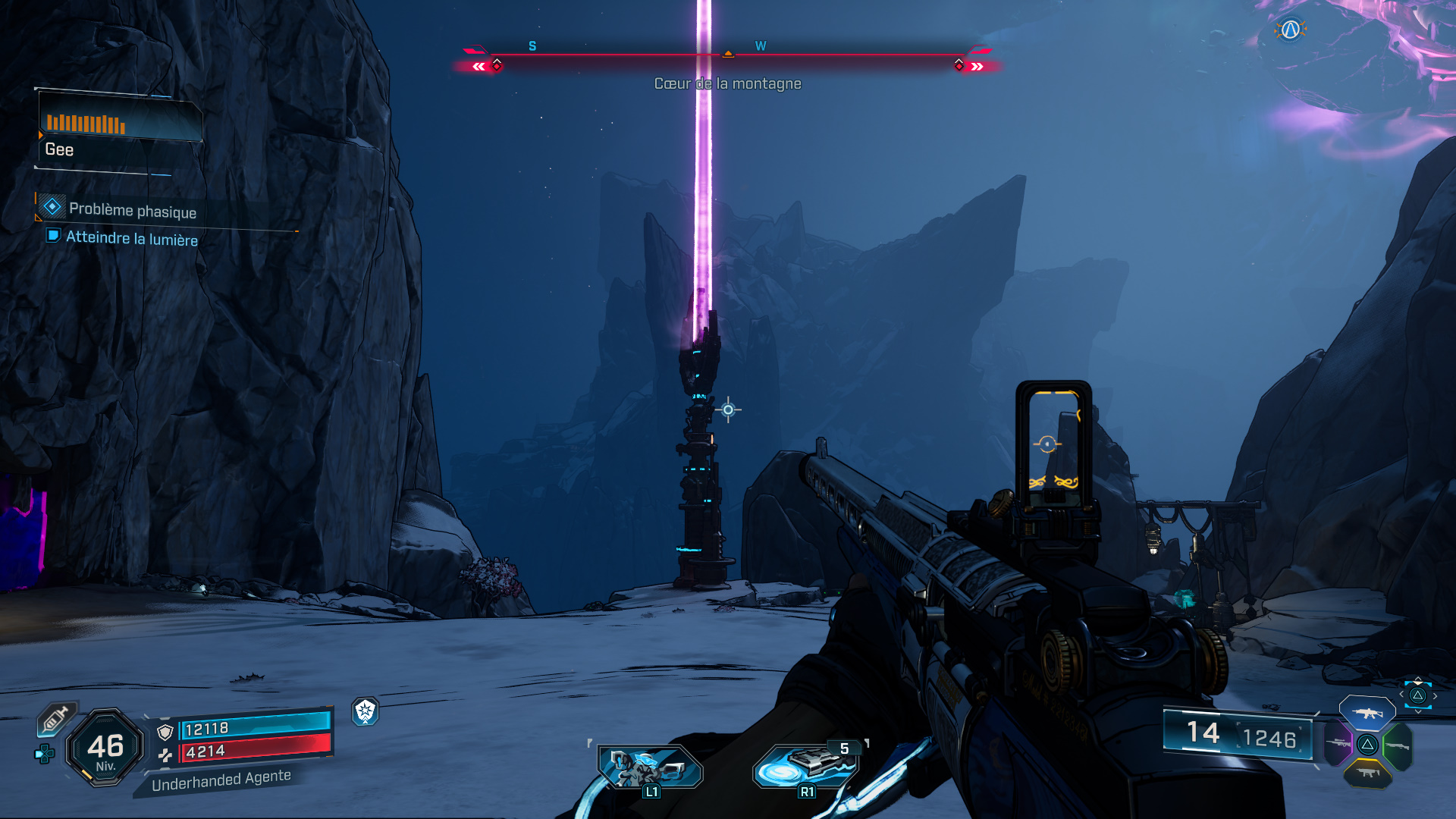Viewport: 1456px width, 819px height.
Task: Use the ordnance icon showing 5 charges
Action: click(x=805, y=765)
